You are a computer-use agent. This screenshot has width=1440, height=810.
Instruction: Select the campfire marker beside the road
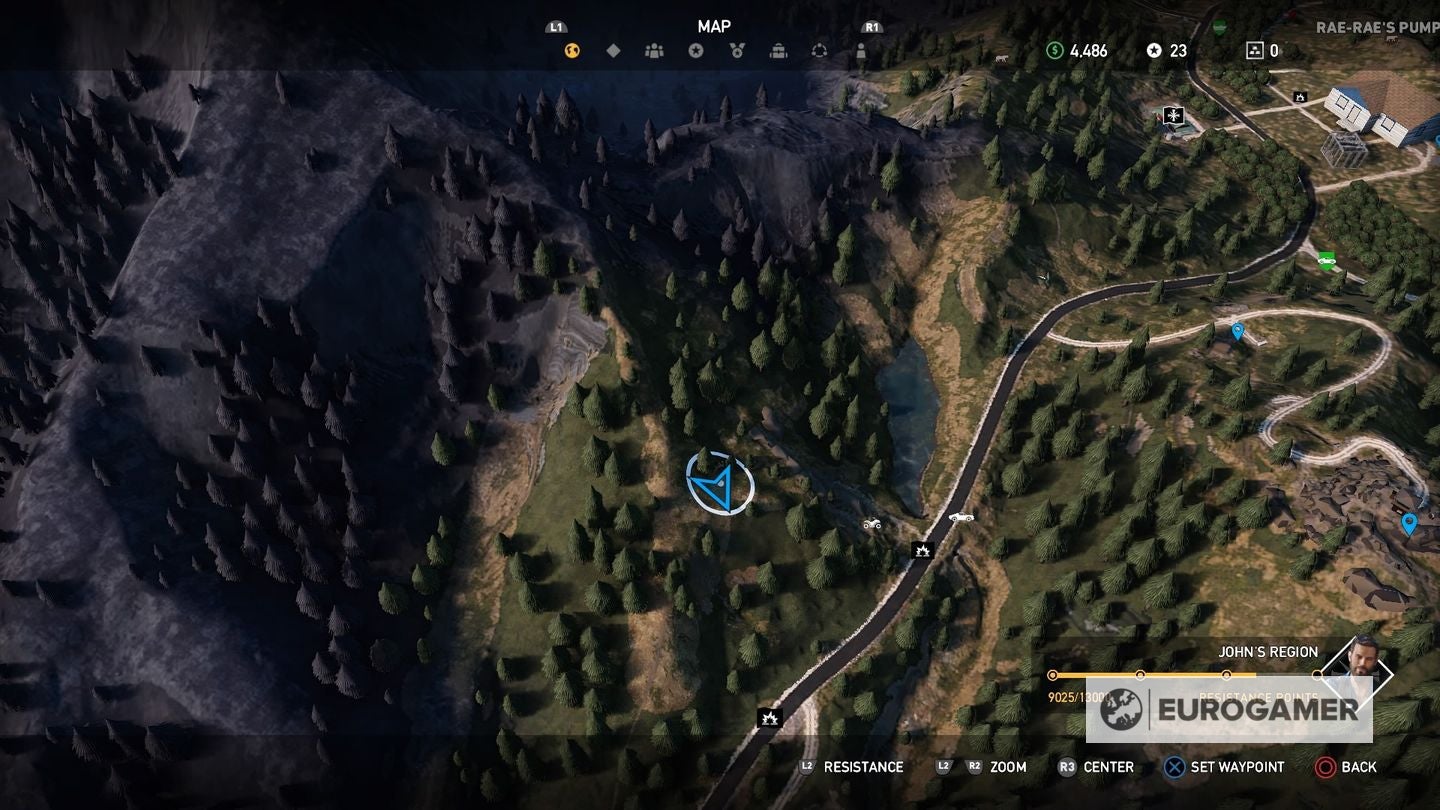tap(925, 550)
